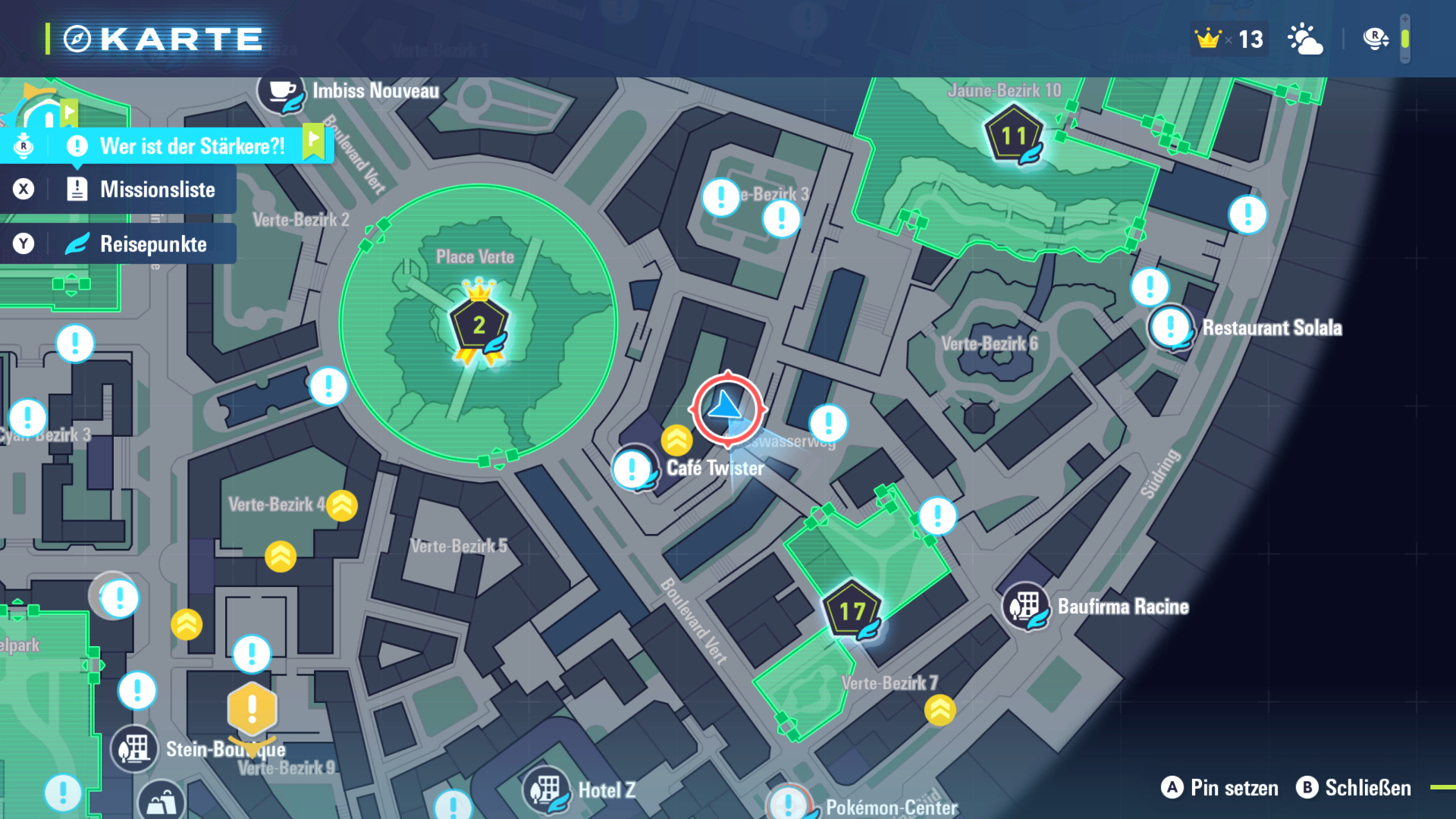The image size is (1456, 819).
Task: Select the Stein-Boutique shop marker
Action: [134, 749]
